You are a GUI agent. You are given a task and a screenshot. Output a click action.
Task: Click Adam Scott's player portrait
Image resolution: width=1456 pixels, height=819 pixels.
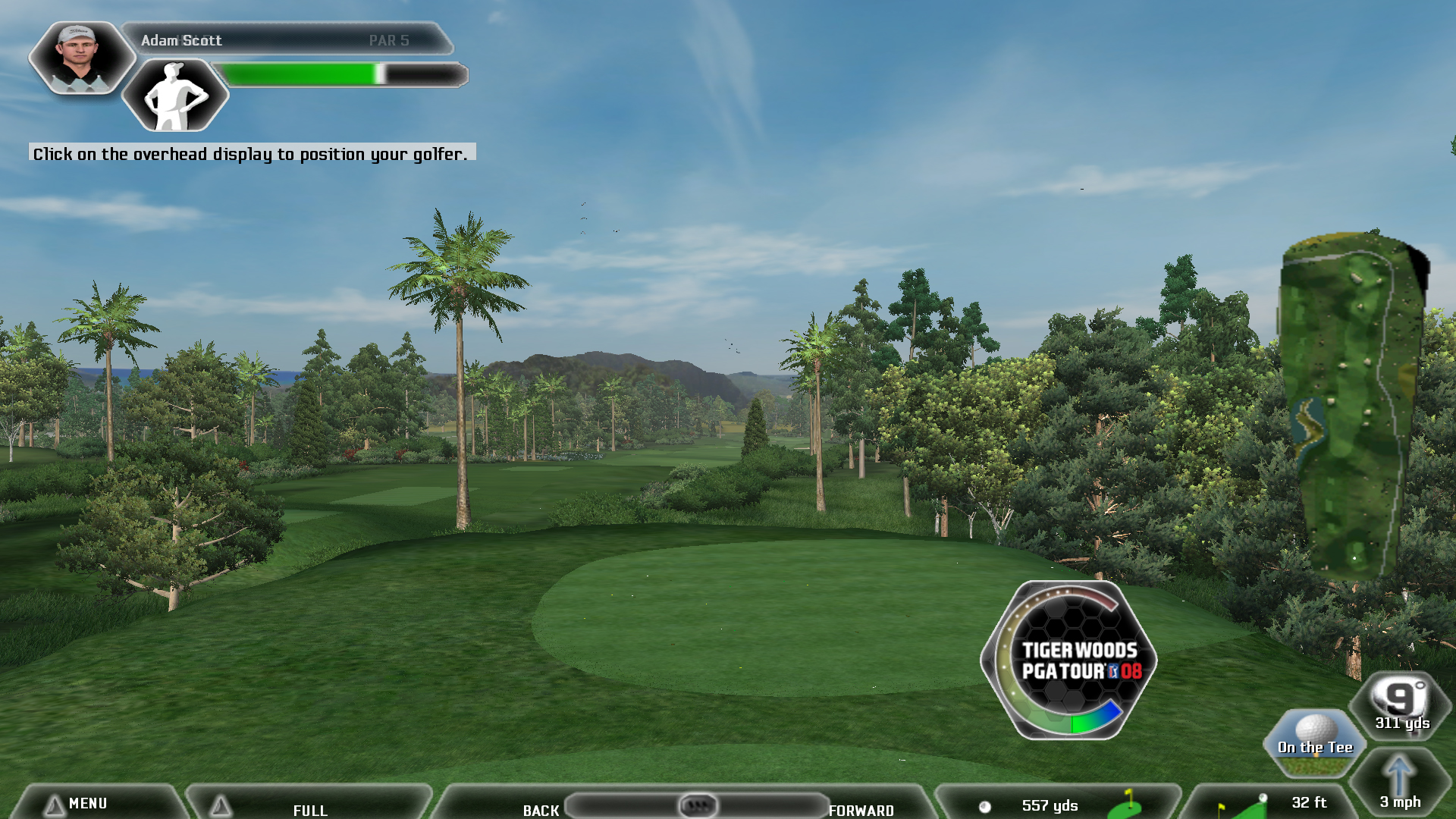pos(81,57)
